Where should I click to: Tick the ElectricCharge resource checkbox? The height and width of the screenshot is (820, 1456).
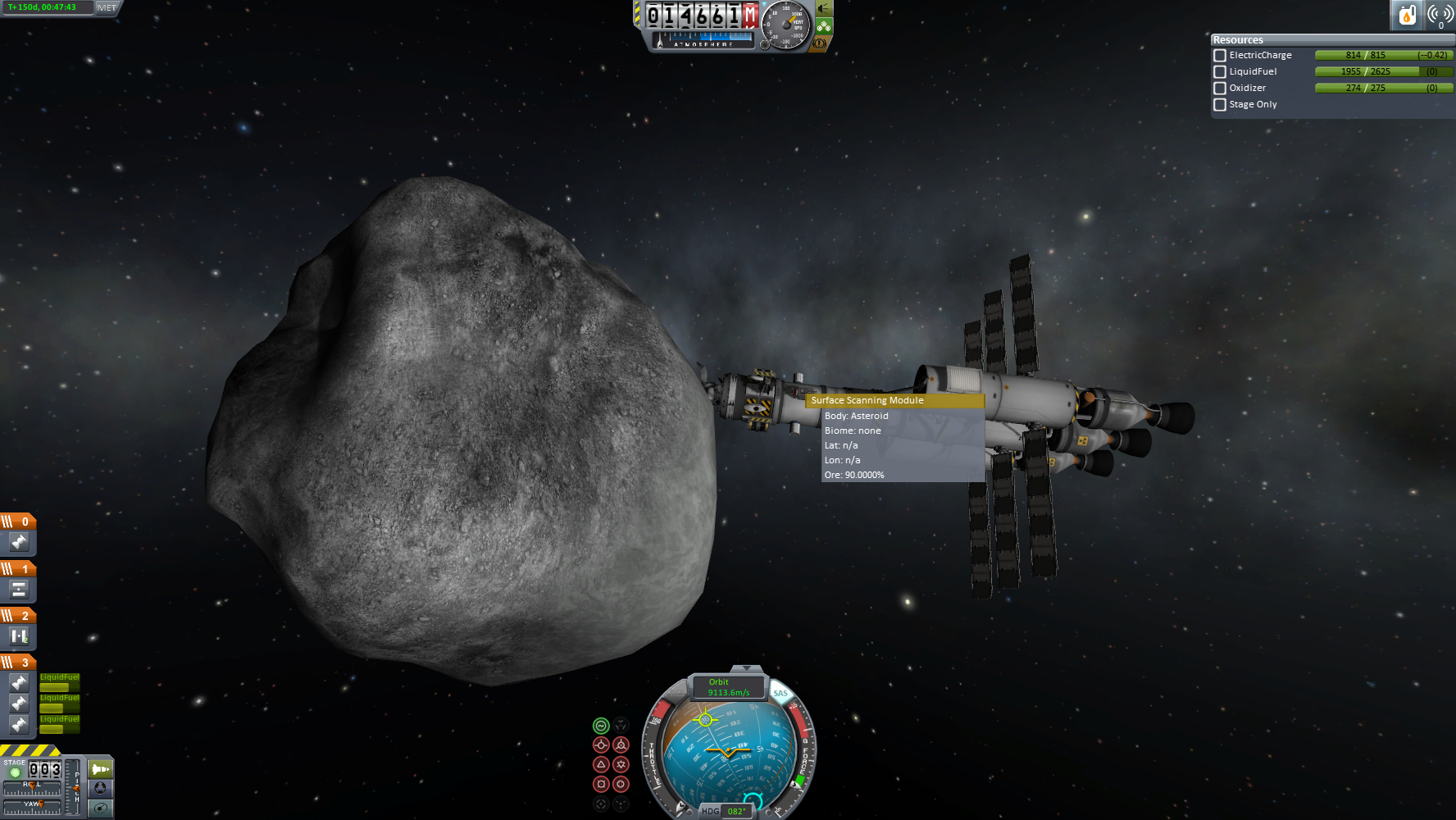click(1220, 56)
